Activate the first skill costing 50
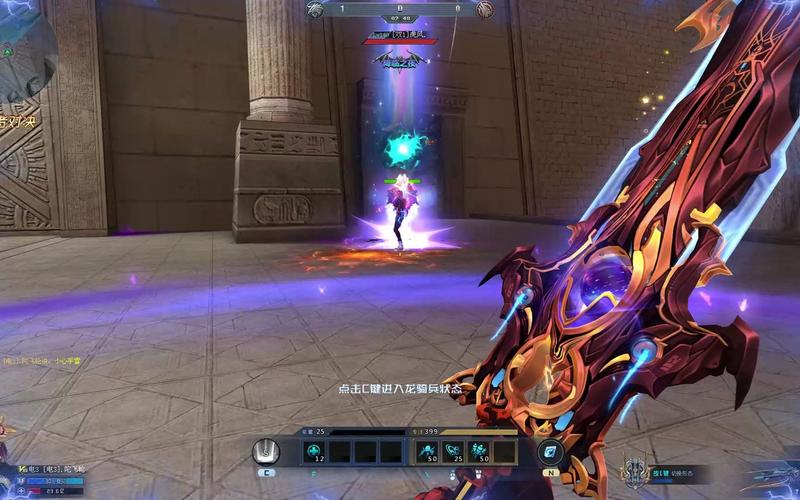Image resolution: width=800 pixels, height=500 pixels. pyautogui.click(x=427, y=452)
